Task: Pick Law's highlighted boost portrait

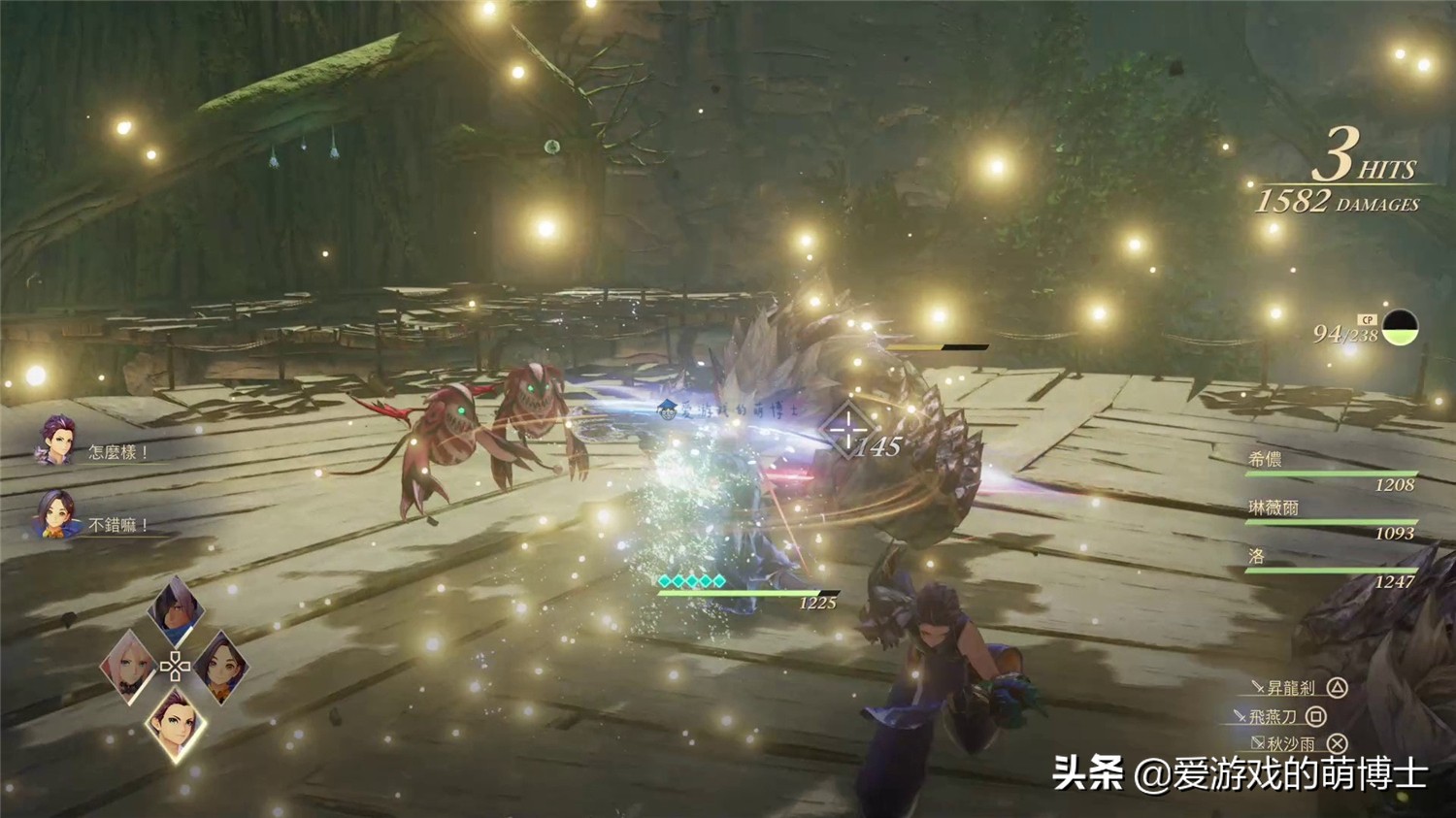Action: (176, 723)
